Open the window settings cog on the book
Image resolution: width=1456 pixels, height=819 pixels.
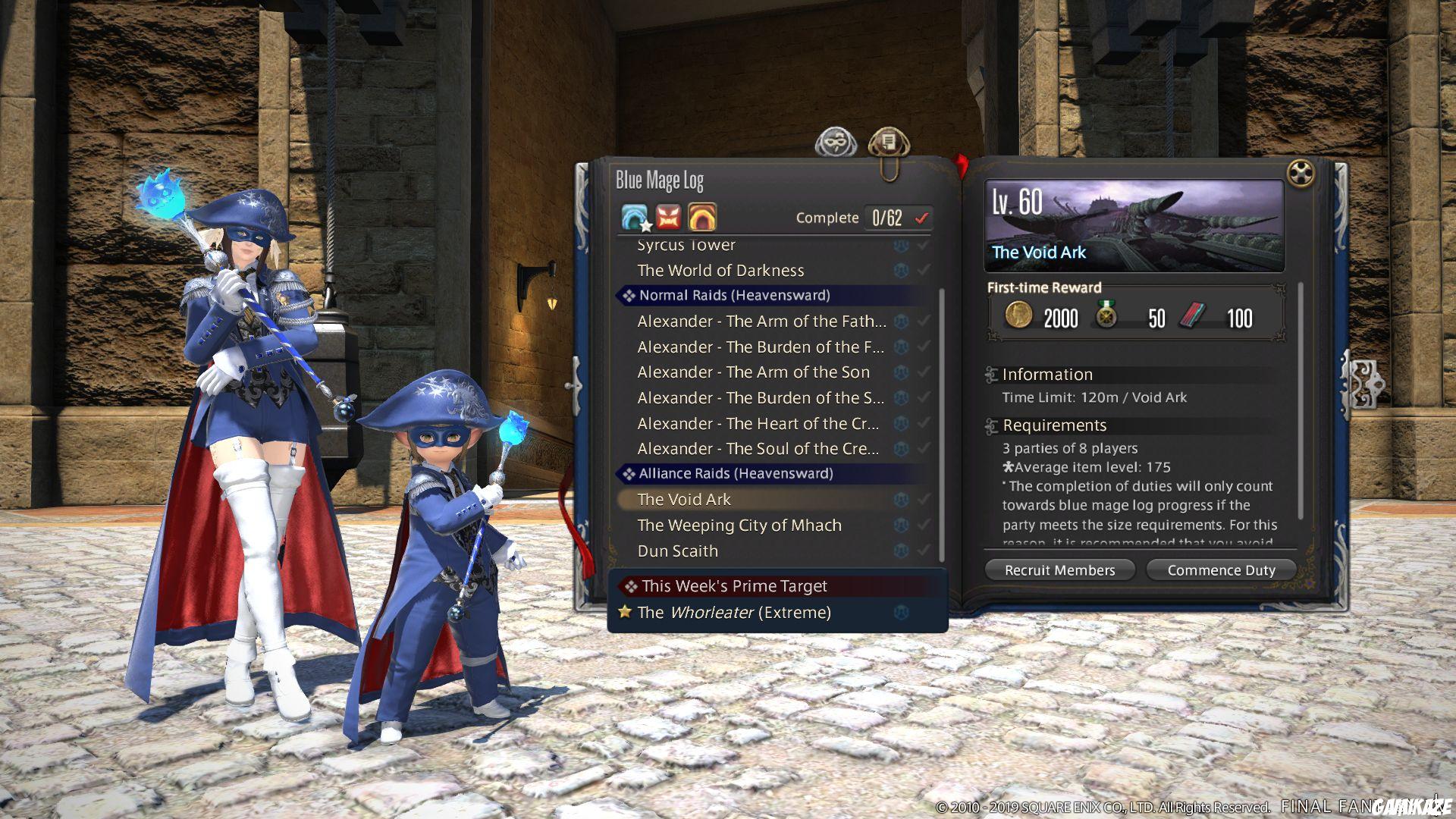coord(1302,174)
